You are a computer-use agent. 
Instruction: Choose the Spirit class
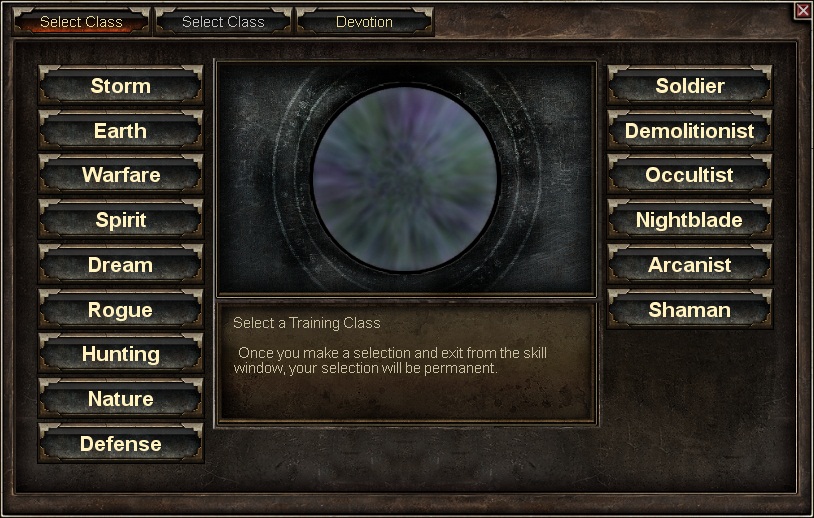pos(120,220)
